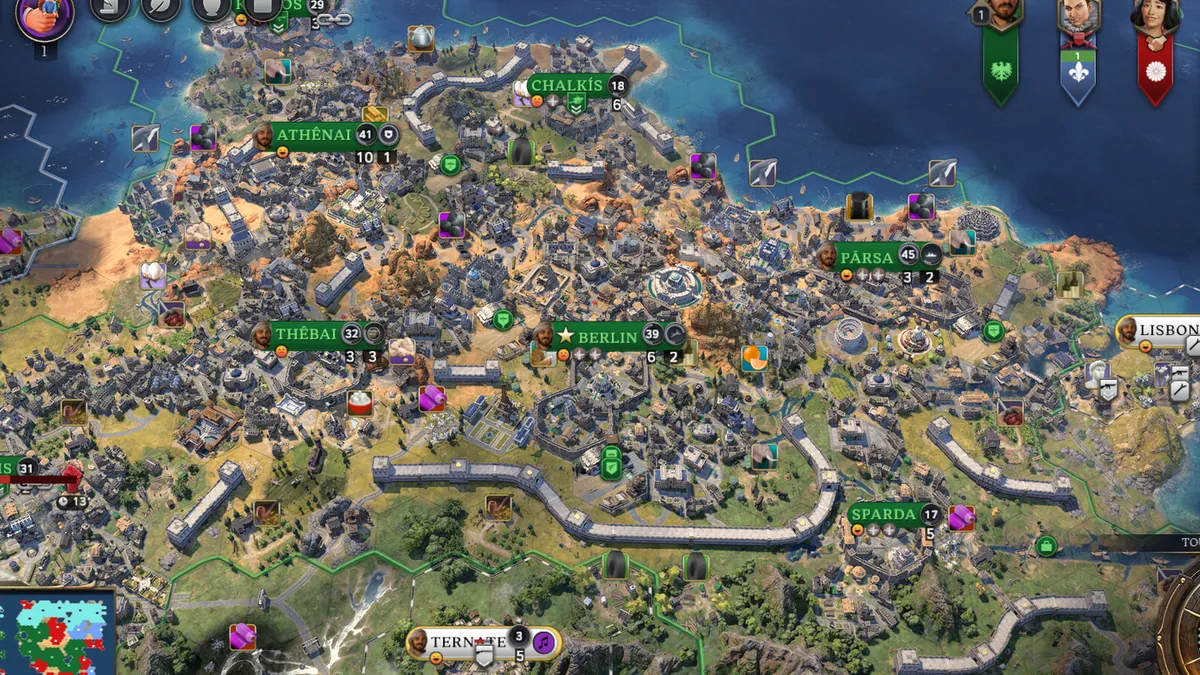Open the minimap

click(57, 633)
